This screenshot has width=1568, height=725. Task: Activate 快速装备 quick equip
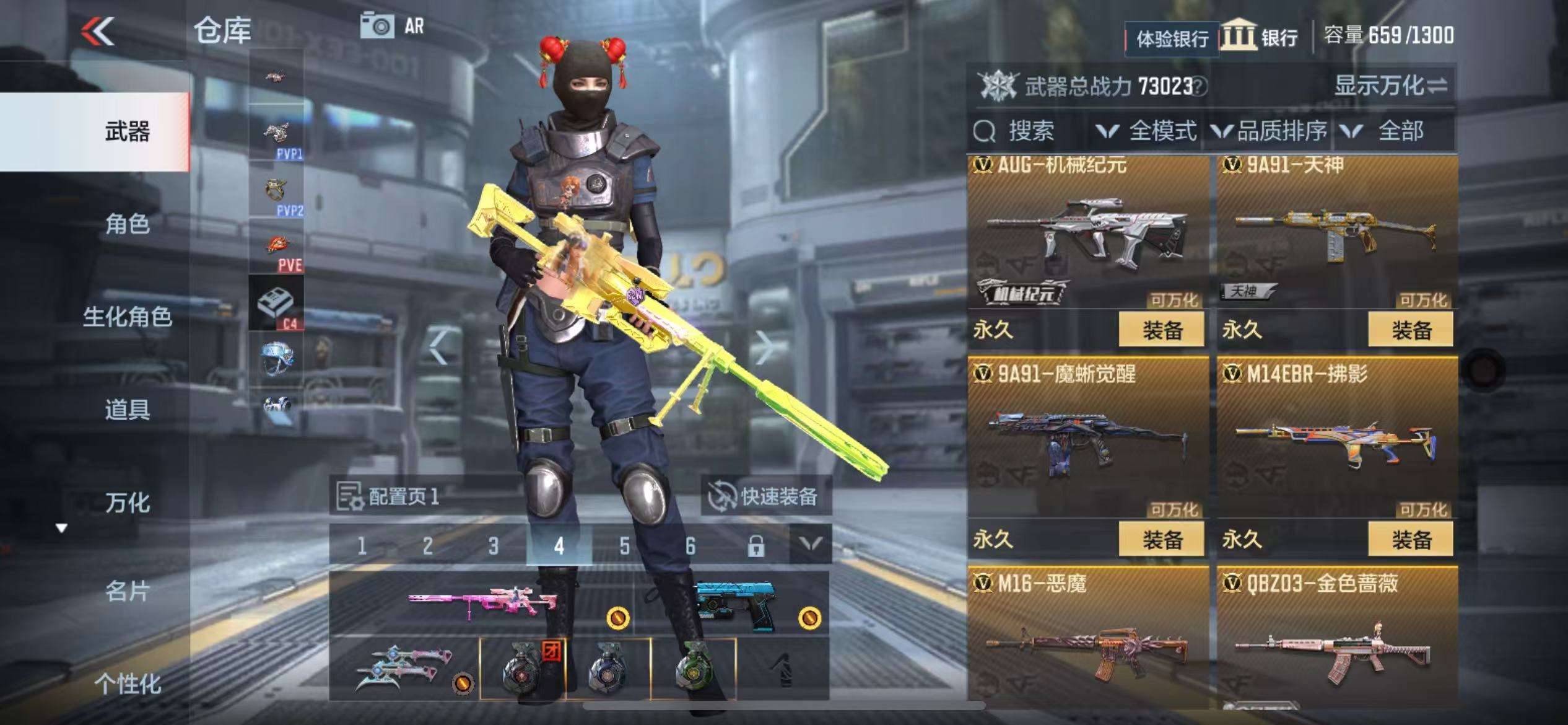point(765,496)
